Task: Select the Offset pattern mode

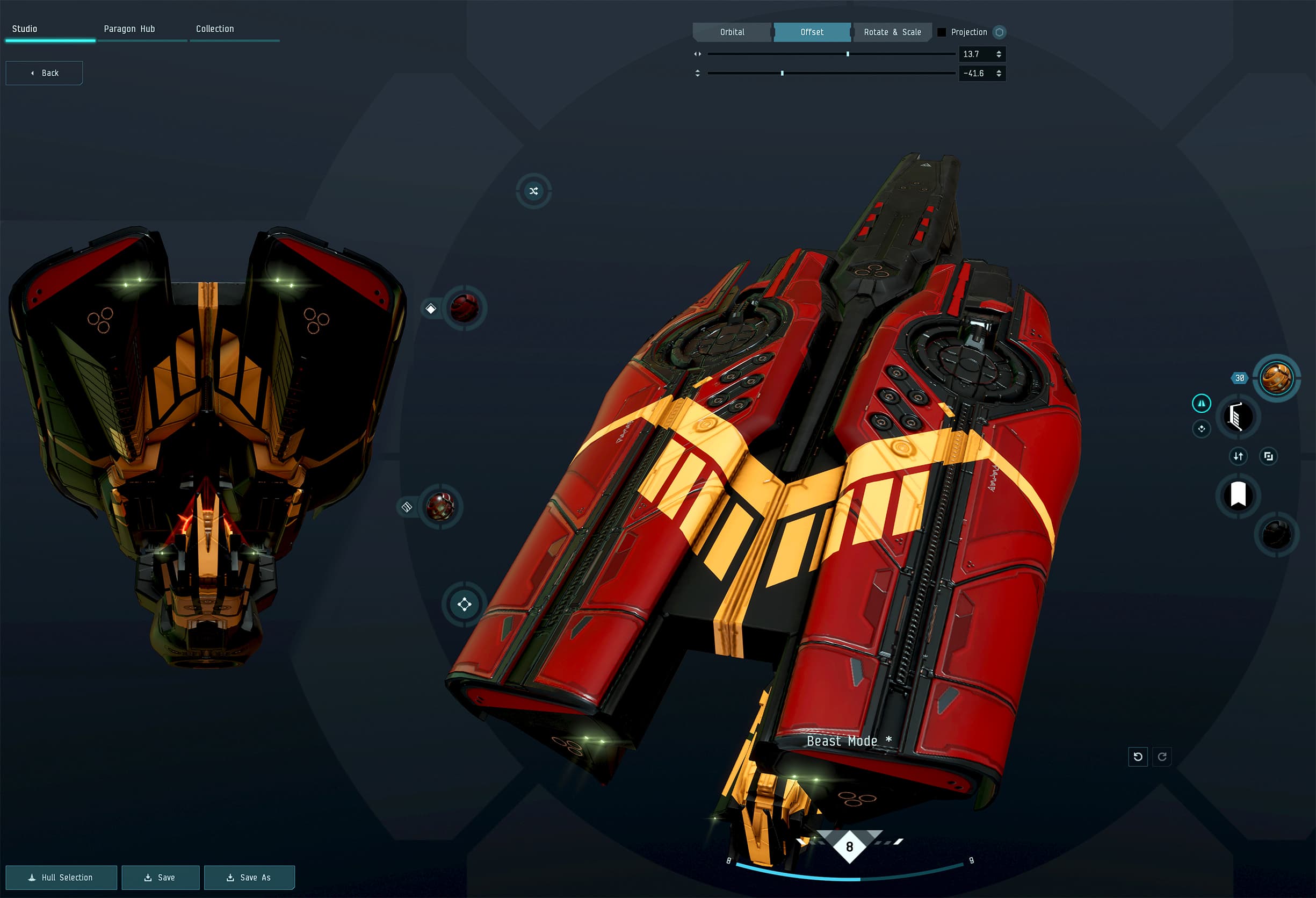Action: [x=812, y=32]
